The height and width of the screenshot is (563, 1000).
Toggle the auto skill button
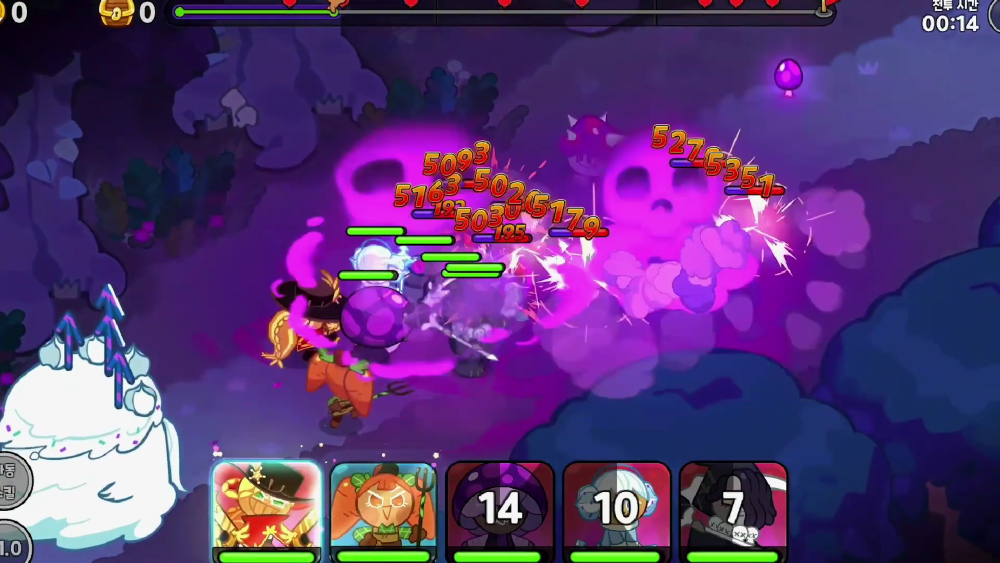[x=10, y=480]
